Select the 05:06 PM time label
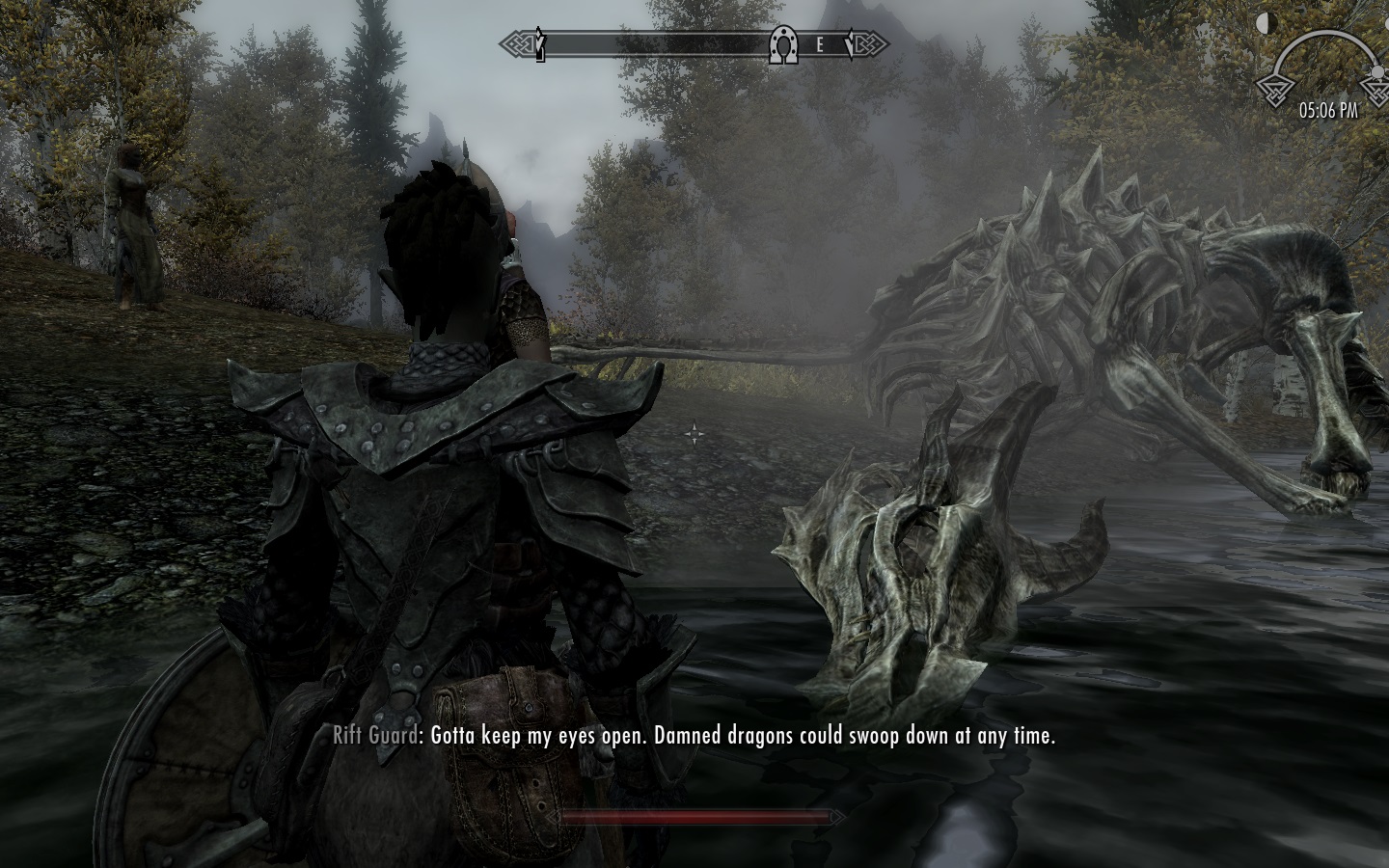The image size is (1389, 868). click(x=1328, y=110)
